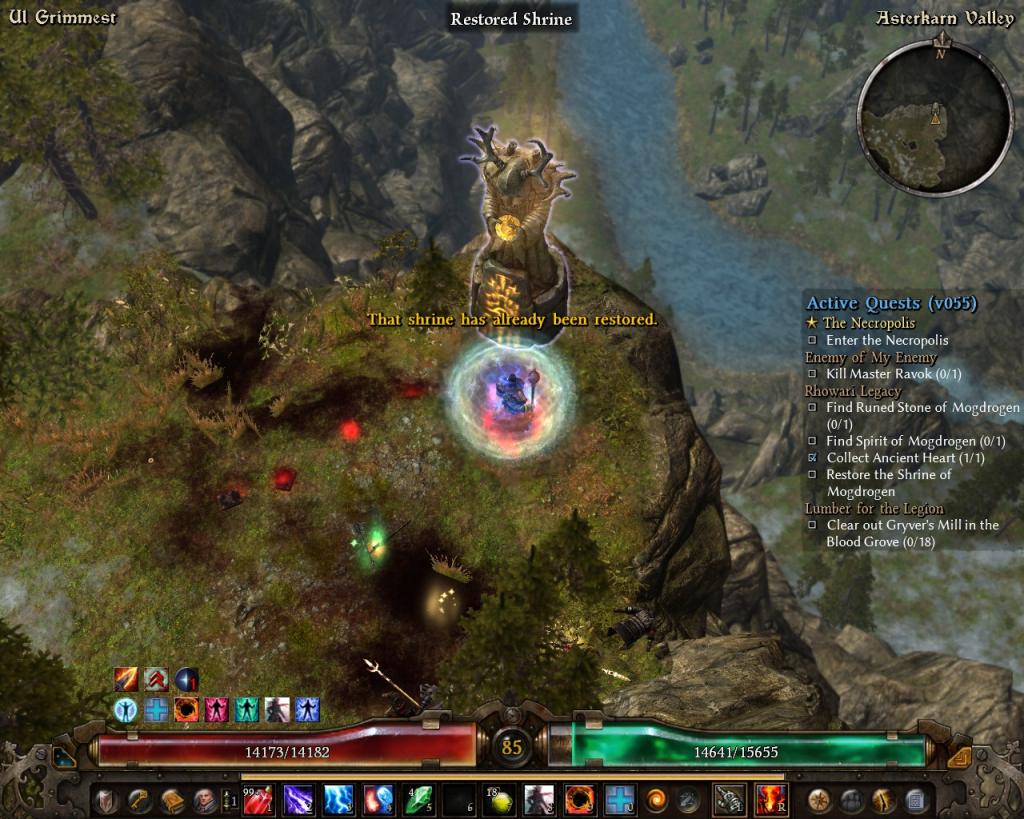Use the green crystal item slot
The image size is (1024, 819).
[x=418, y=799]
